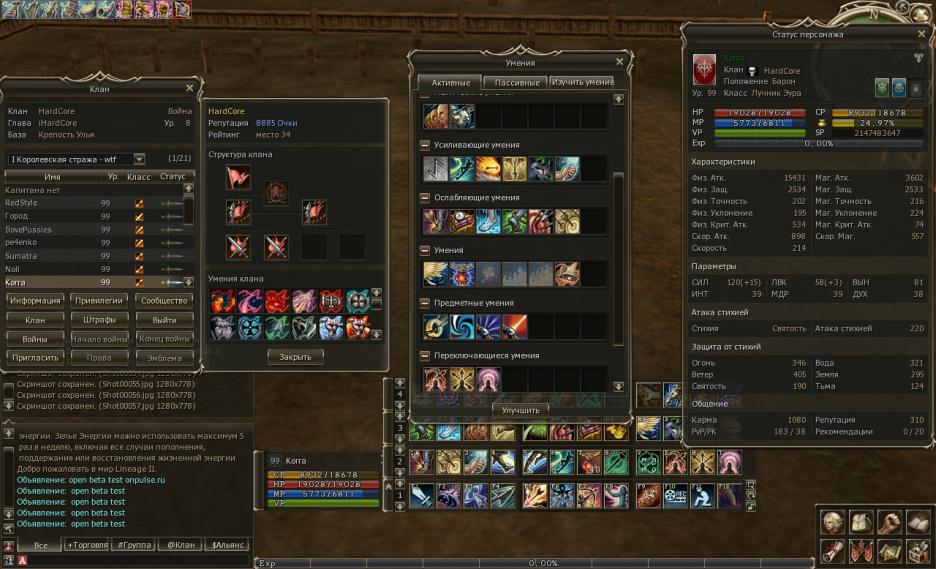Open the Информация clan button
This screenshot has height=569, width=936.
[x=36, y=300]
